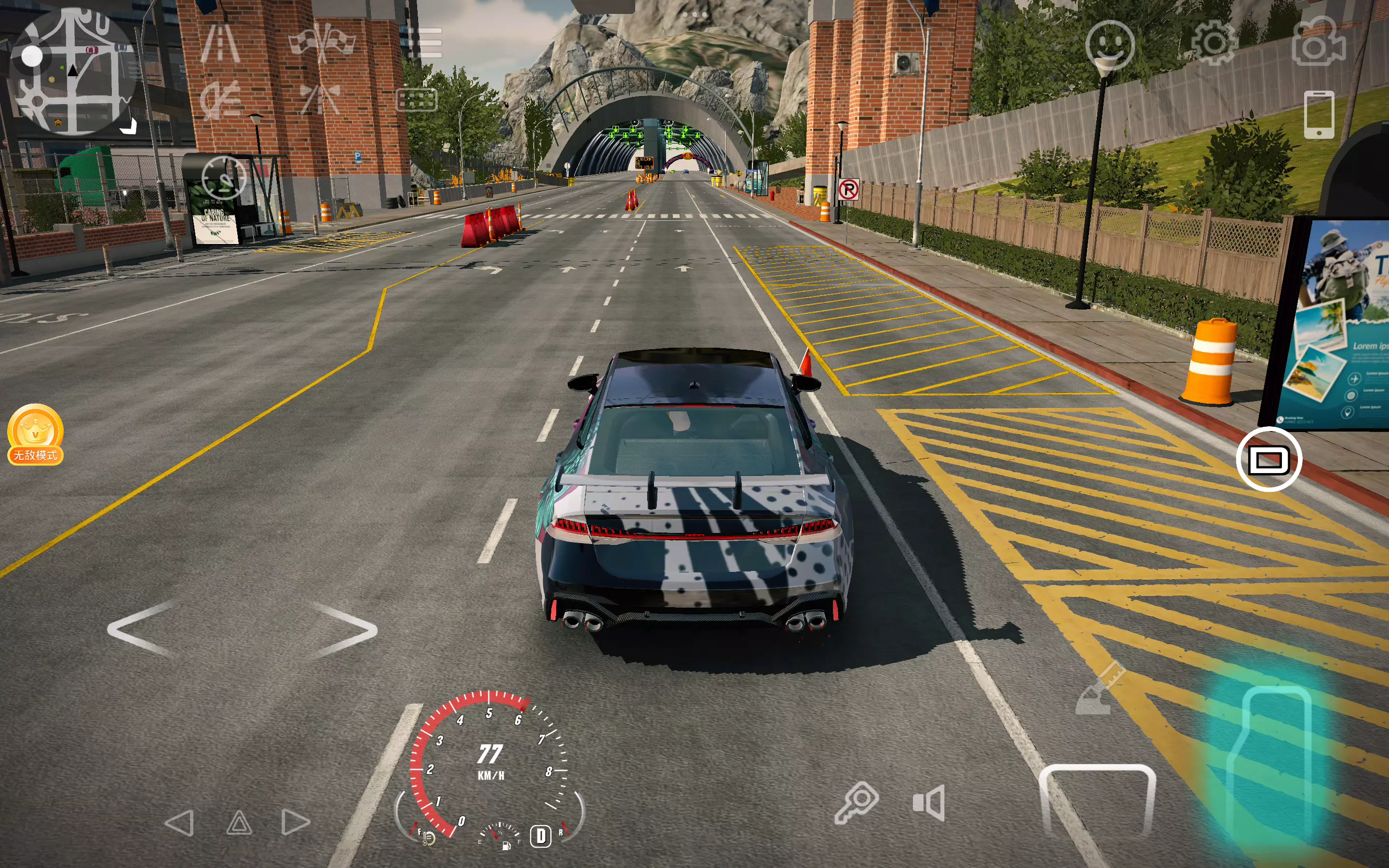The height and width of the screenshot is (868, 1389).
Task: Open the chat keyboard icon
Action: [x=417, y=100]
